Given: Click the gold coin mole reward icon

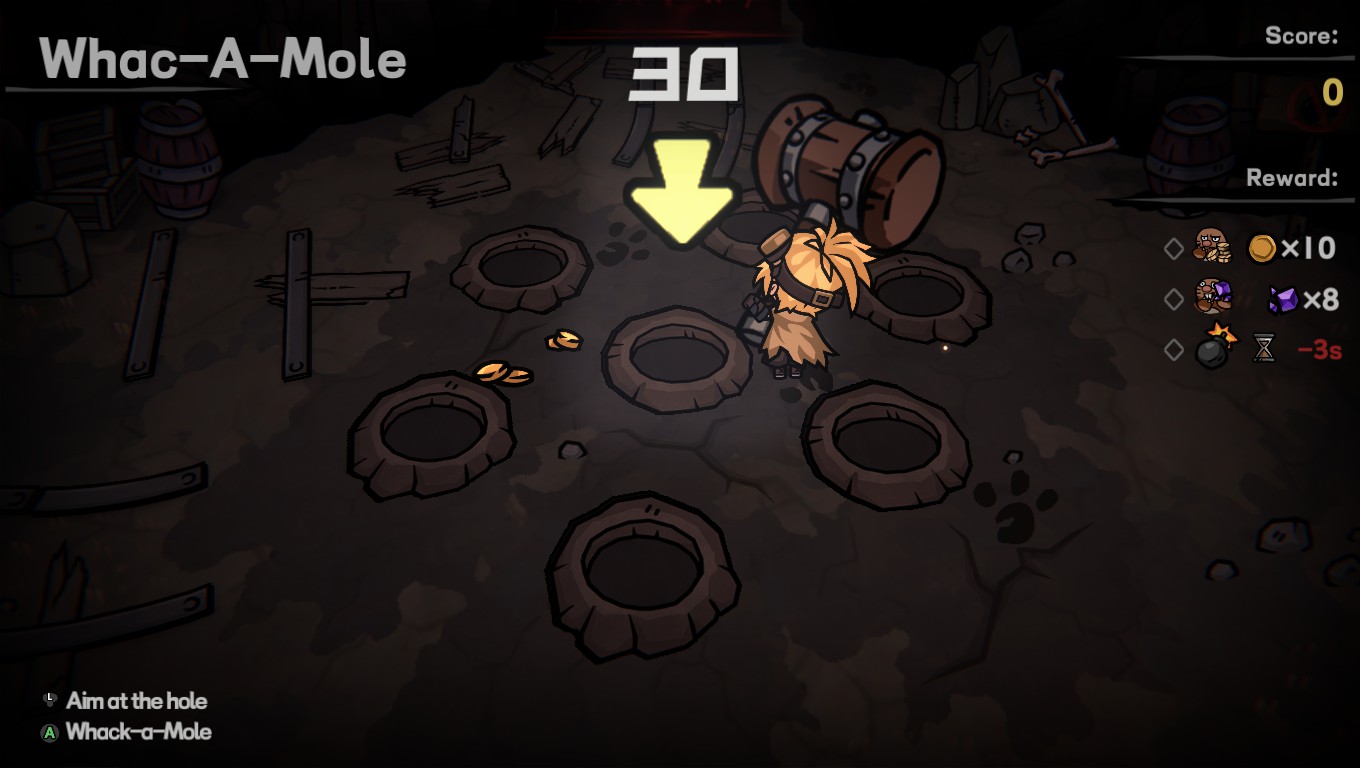Looking at the screenshot, I should (x=1212, y=246).
